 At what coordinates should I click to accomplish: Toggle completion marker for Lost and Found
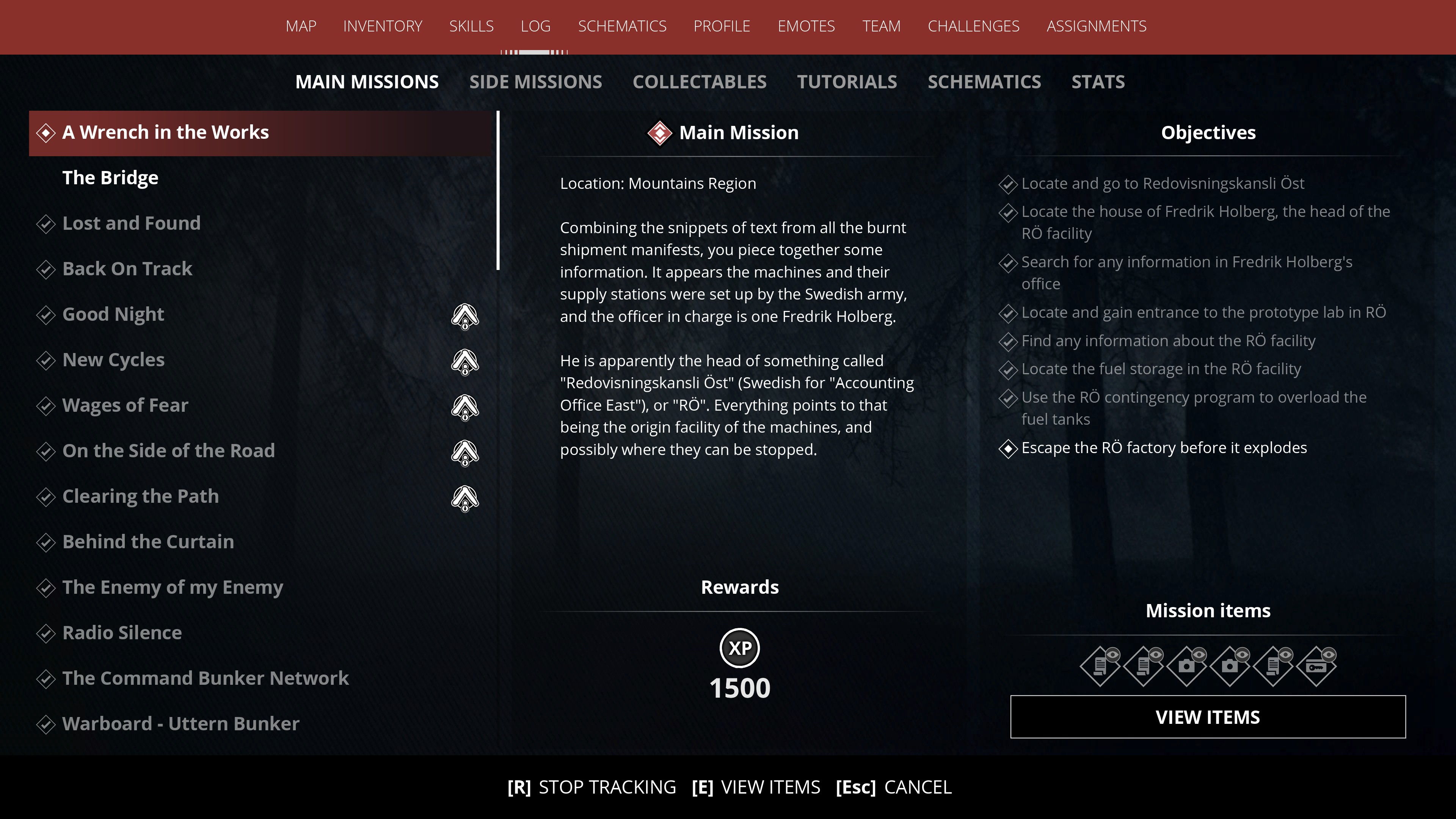(x=46, y=224)
